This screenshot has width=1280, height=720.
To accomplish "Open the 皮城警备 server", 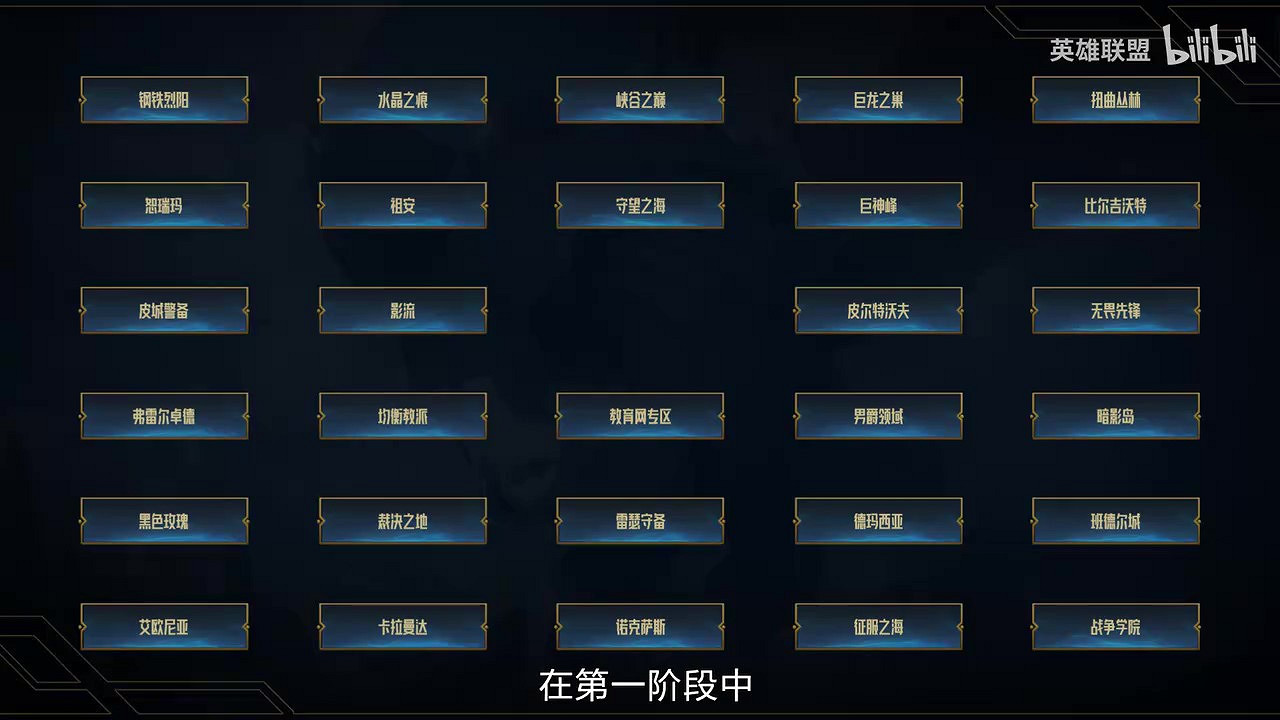I will 164,311.
